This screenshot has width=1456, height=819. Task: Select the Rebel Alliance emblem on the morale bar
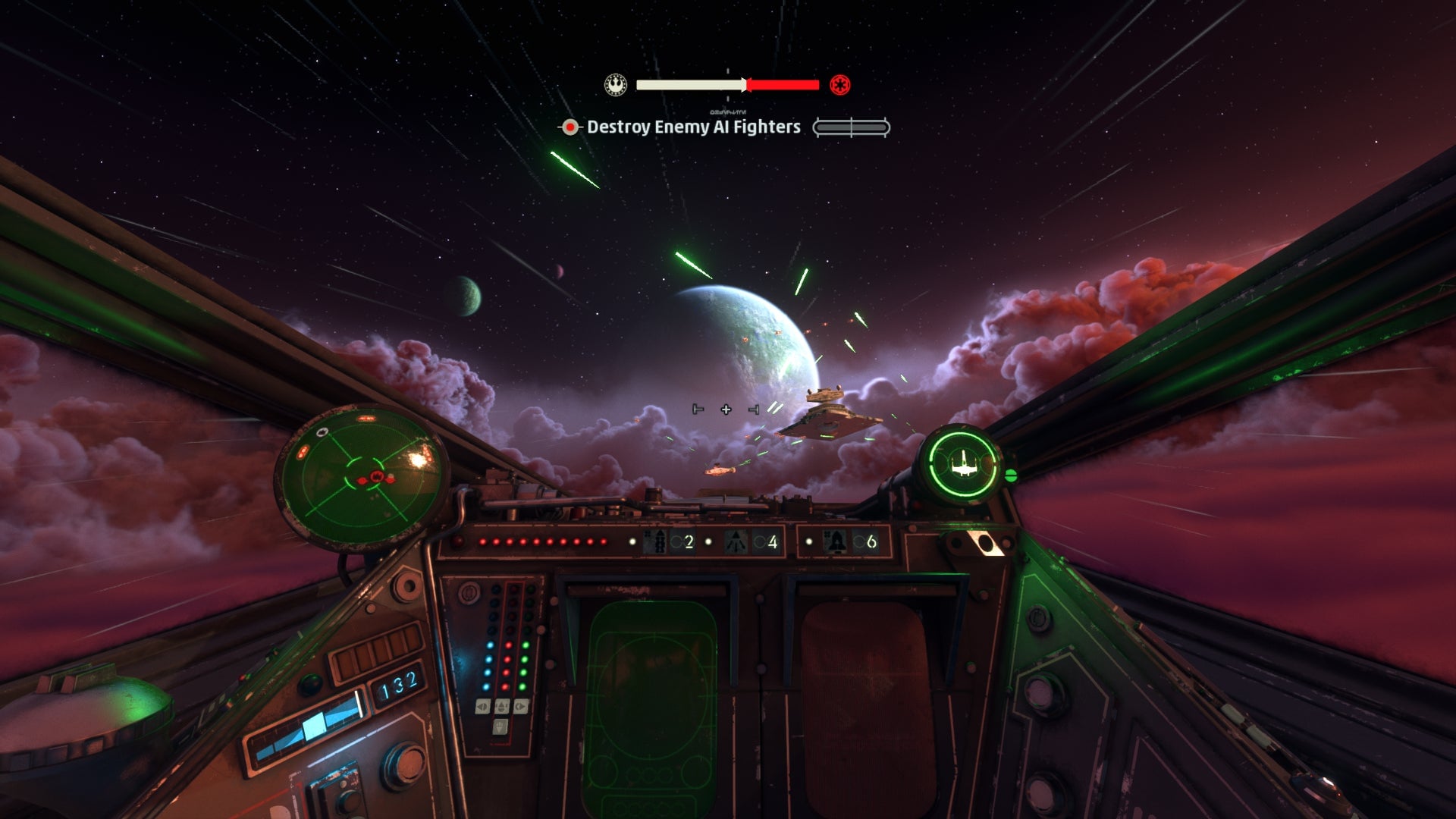pos(614,86)
